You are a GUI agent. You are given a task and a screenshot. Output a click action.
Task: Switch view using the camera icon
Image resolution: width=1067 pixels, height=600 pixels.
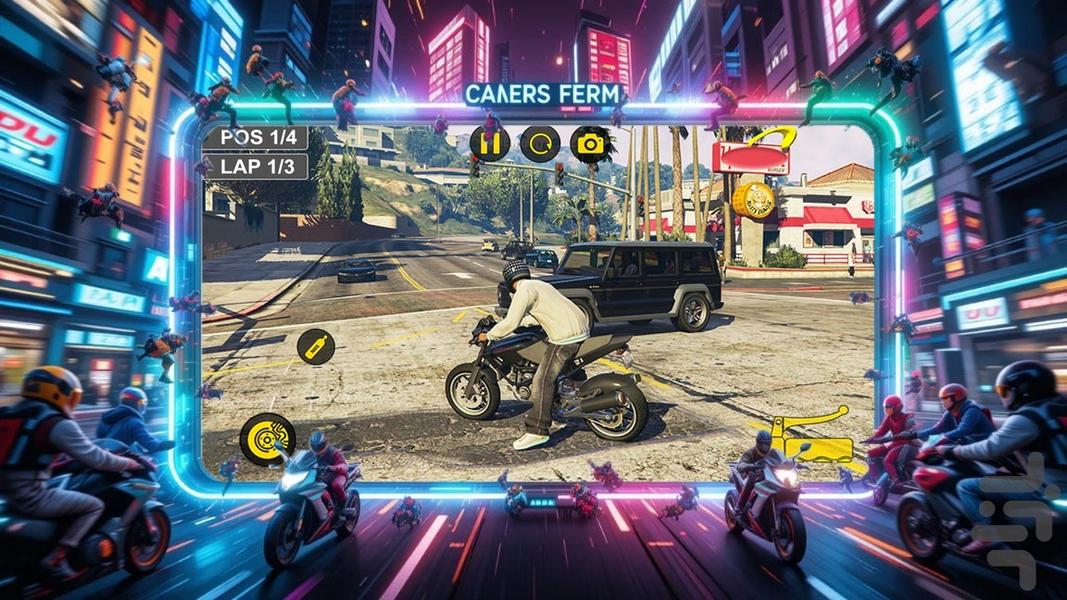(591, 145)
